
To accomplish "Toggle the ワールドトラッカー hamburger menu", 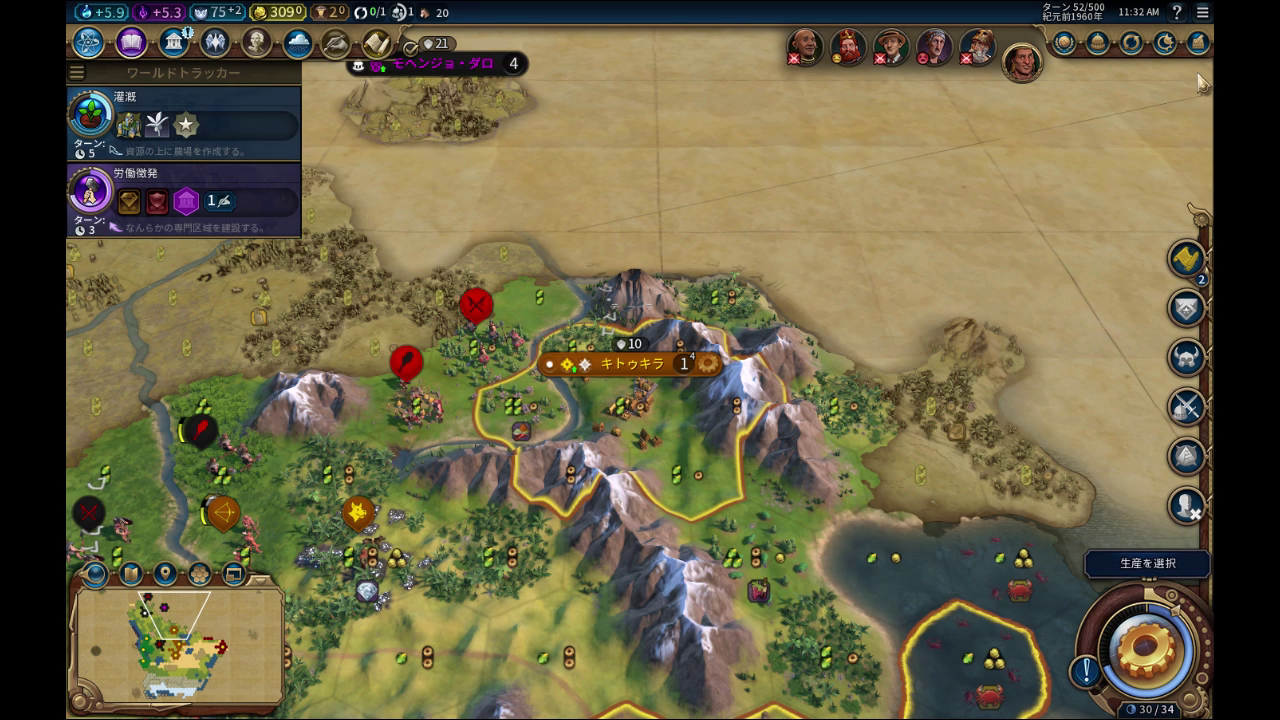I will point(77,73).
